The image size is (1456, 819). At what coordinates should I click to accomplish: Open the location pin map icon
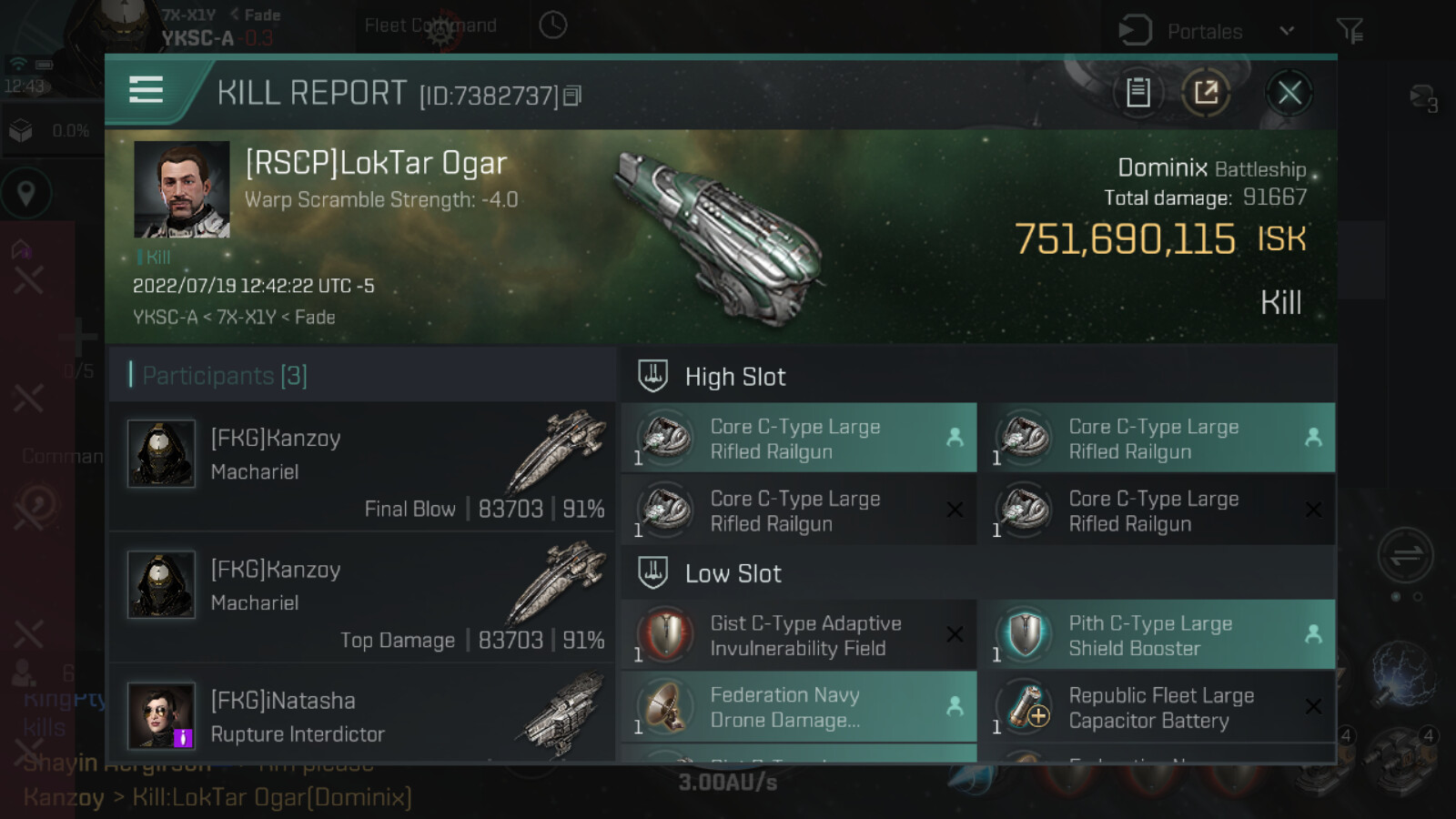26,194
